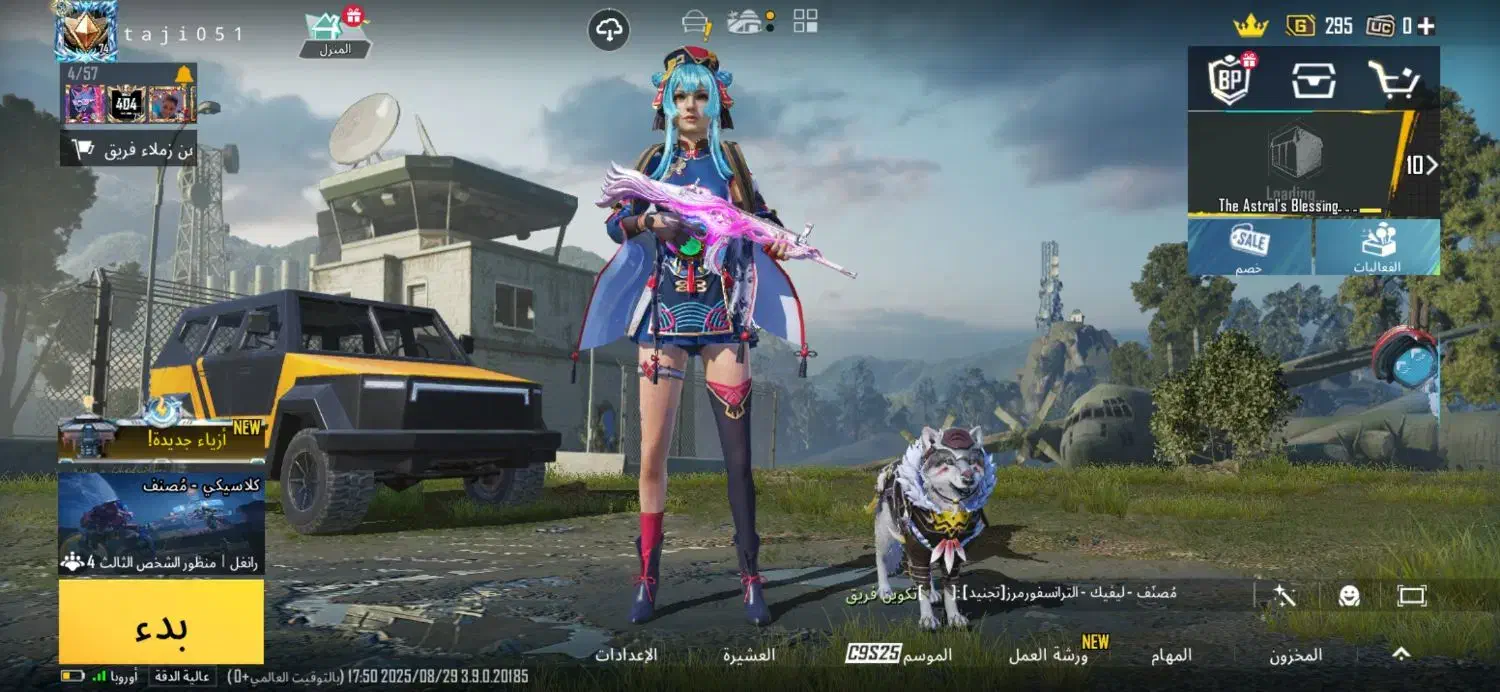Open the classic ranked mode selector

[161, 522]
